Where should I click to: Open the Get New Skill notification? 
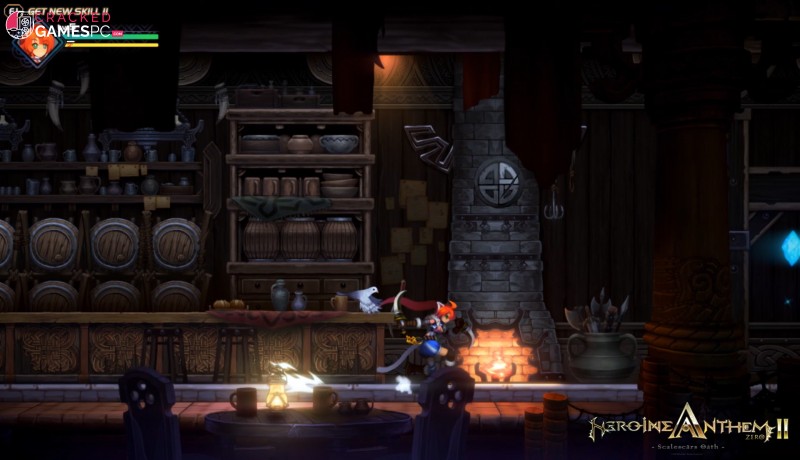[66, 11]
